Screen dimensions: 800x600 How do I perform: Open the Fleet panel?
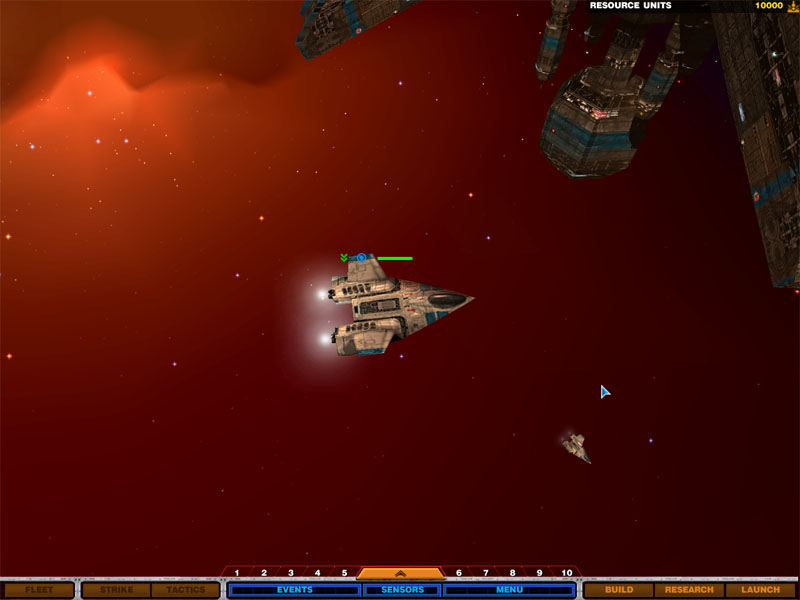[39, 590]
